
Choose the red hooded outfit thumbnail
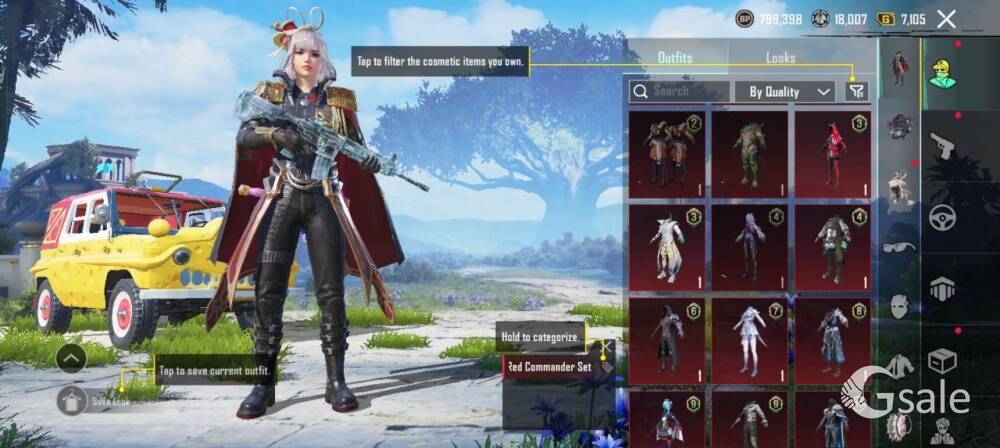[x=833, y=153]
